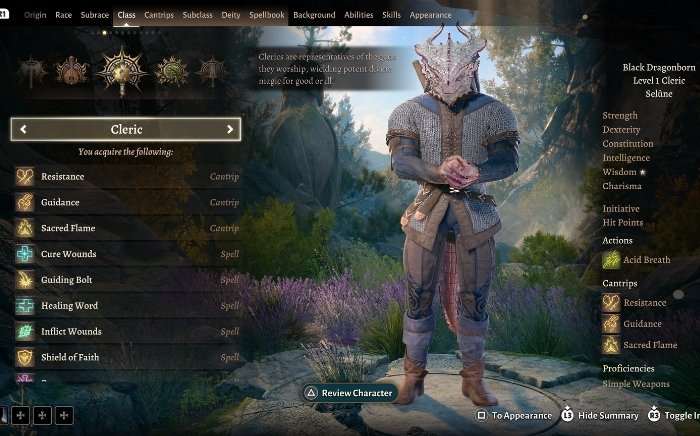The image size is (700, 436).
Task: Switch to the Appearance tab
Action: pos(430,15)
